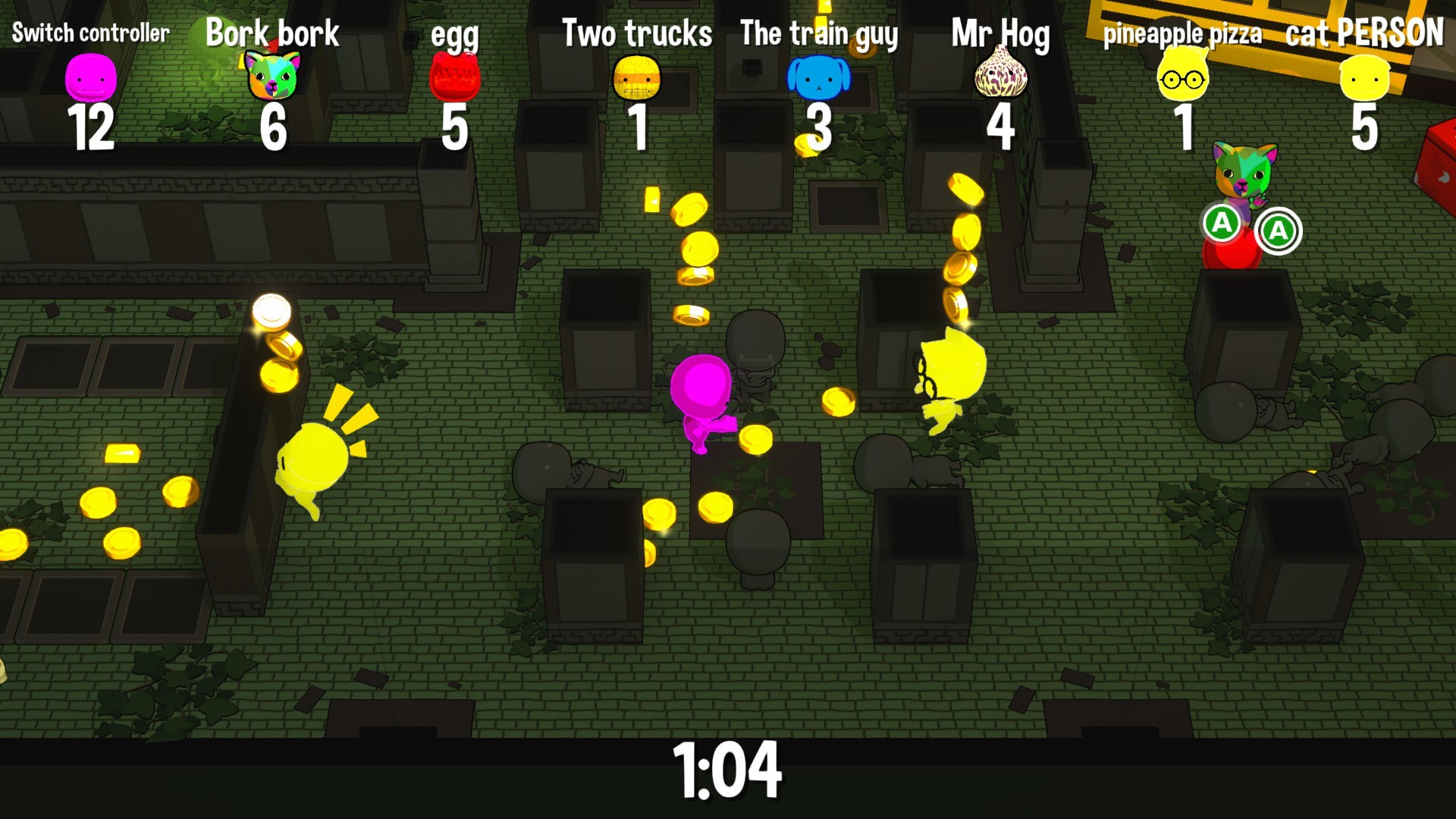Click the name label pineapple pizza
The height and width of the screenshot is (819, 1456).
(1183, 32)
